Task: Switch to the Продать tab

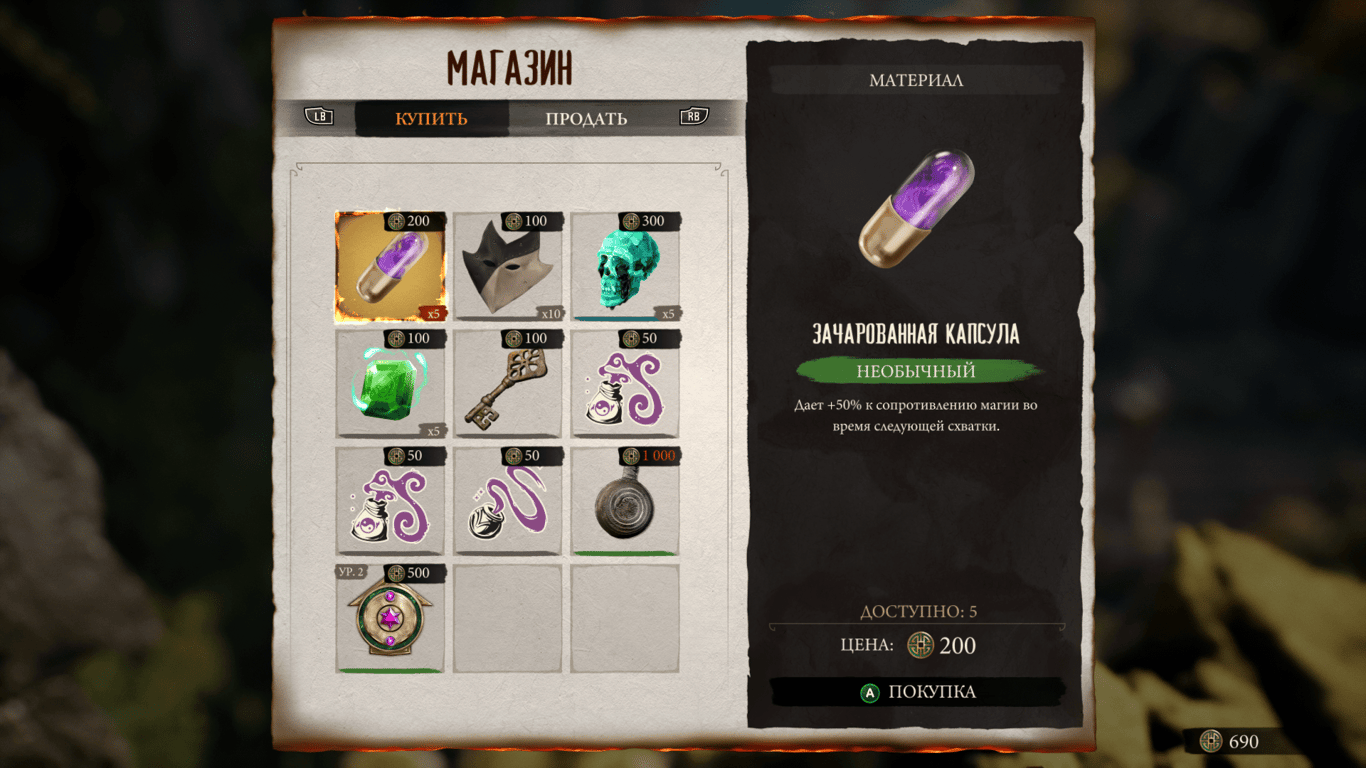Action: tap(586, 118)
